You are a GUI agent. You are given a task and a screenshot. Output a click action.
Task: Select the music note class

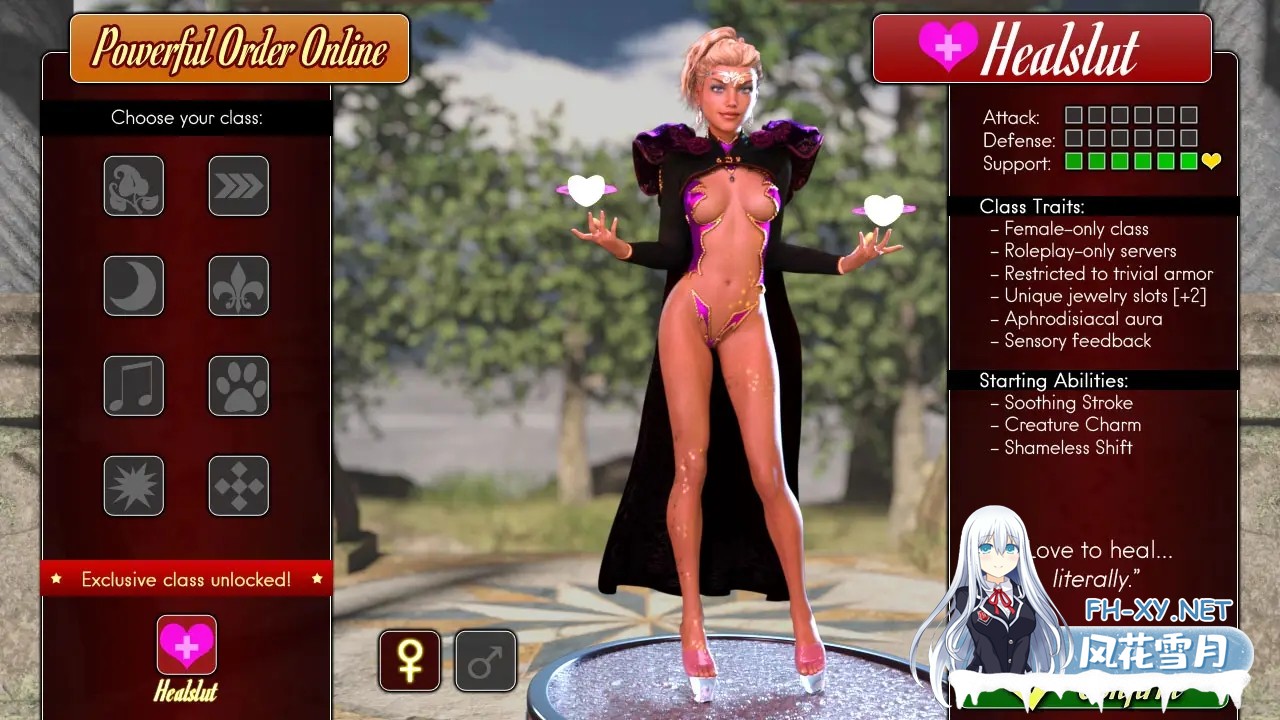coord(133,386)
